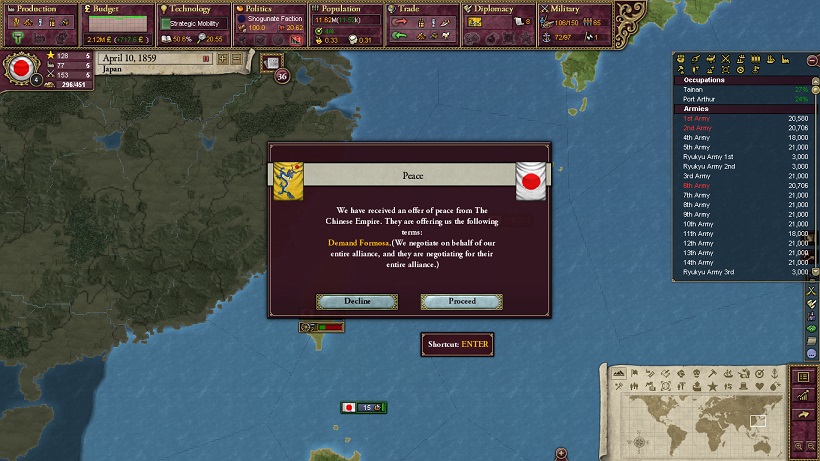Open the Technology panel
This screenshot has width=820, height=461.
[x=192, y=9]
